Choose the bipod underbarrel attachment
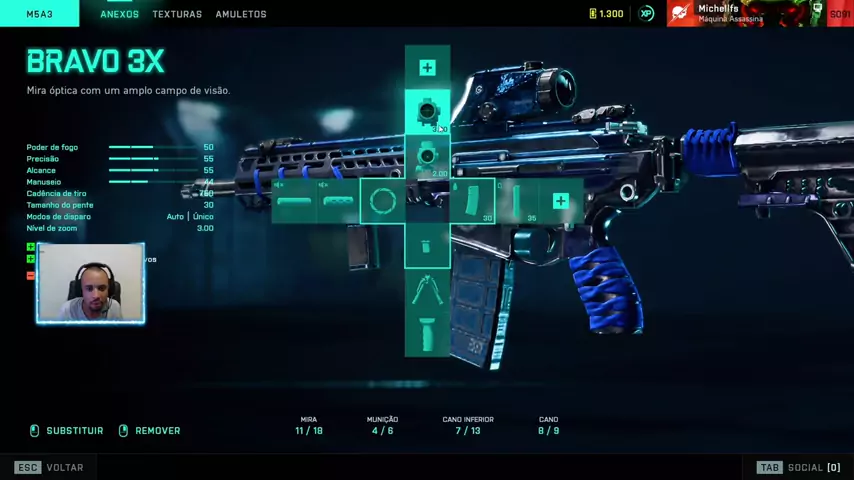This screenshot has height=480, width=854. point(427,291)
